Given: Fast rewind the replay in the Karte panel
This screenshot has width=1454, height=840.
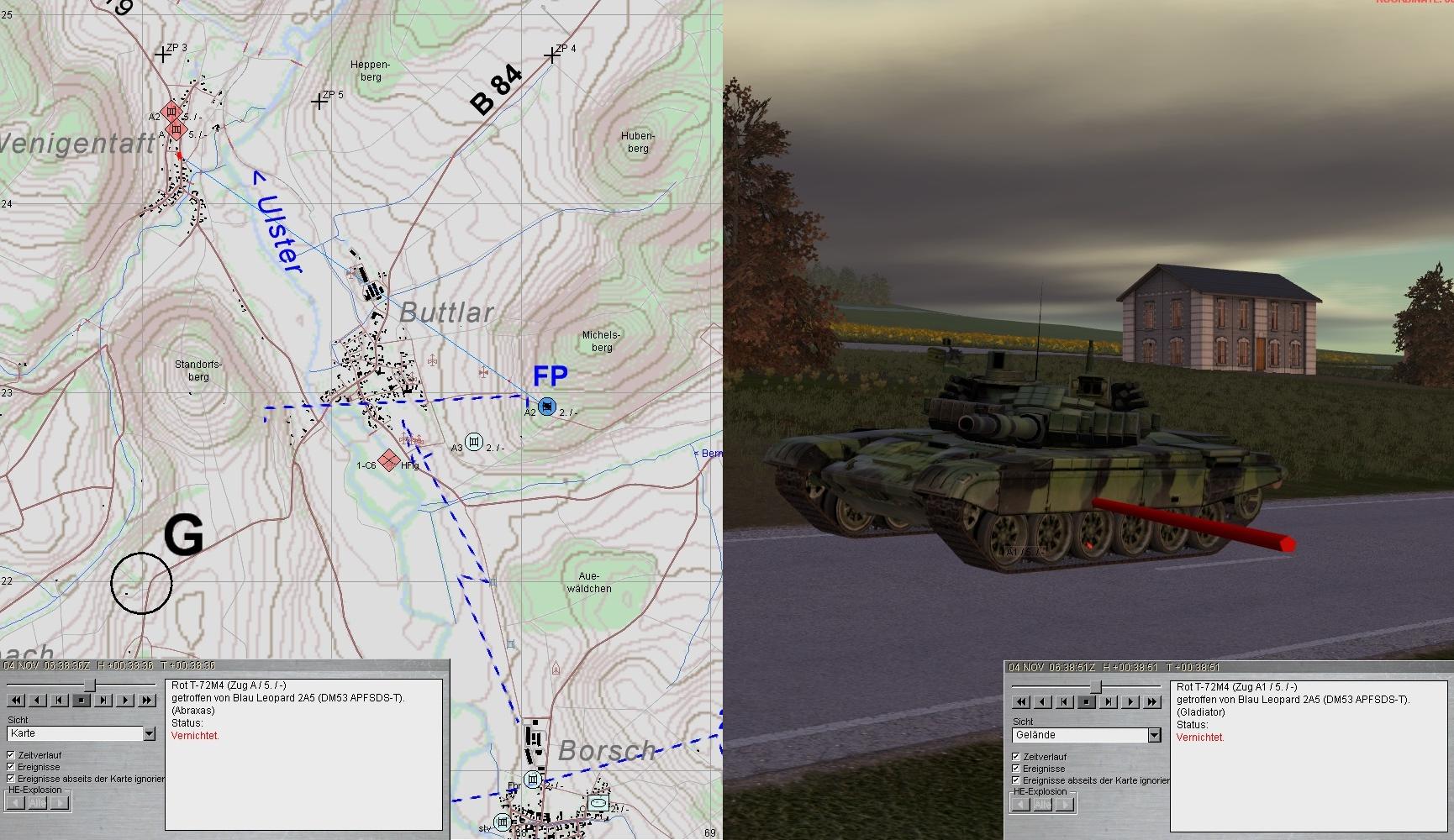Looking at the screenshot, I should [15, 700].
